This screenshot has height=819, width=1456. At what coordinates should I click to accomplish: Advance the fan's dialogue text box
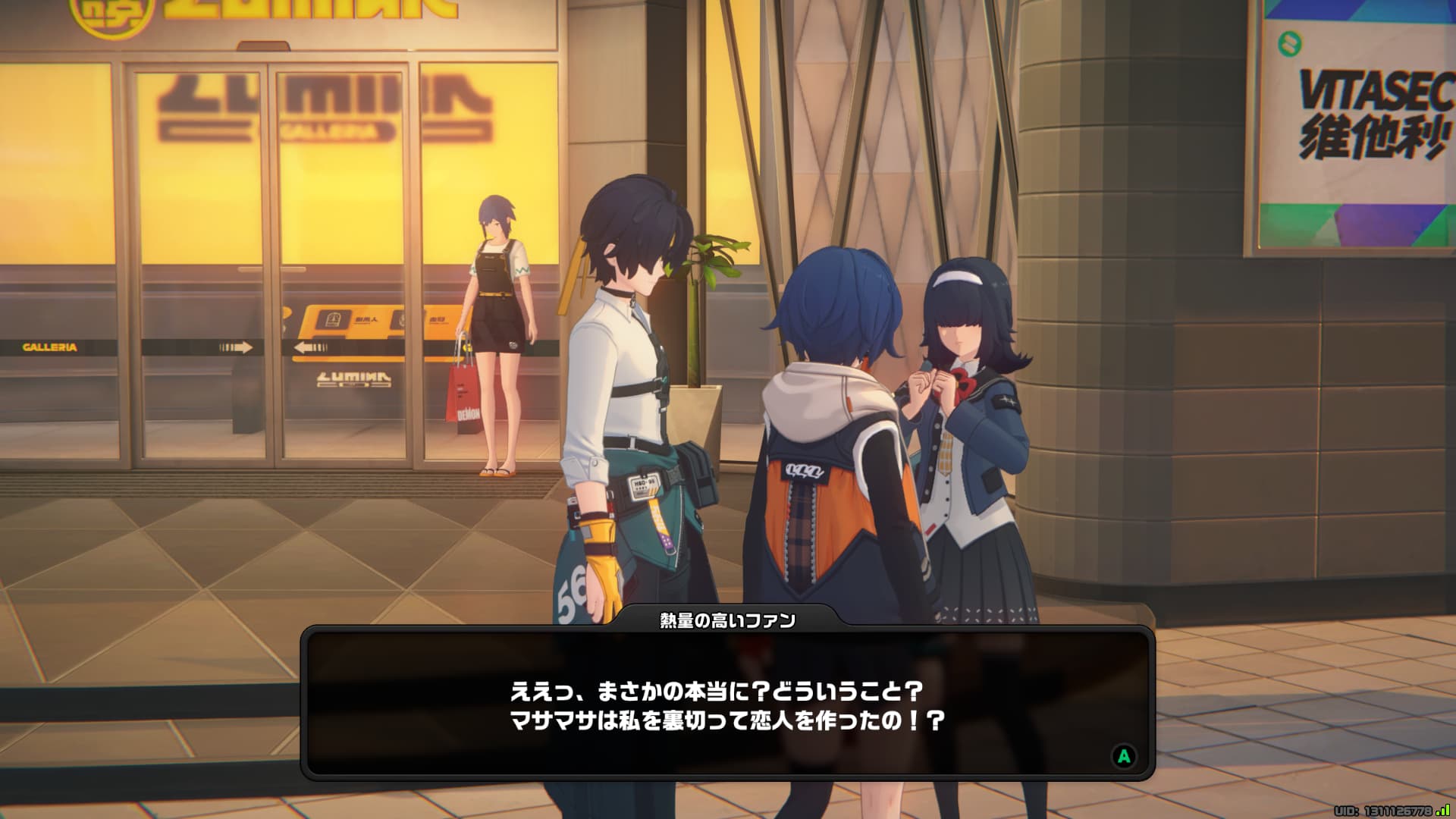click(1124, 755)
